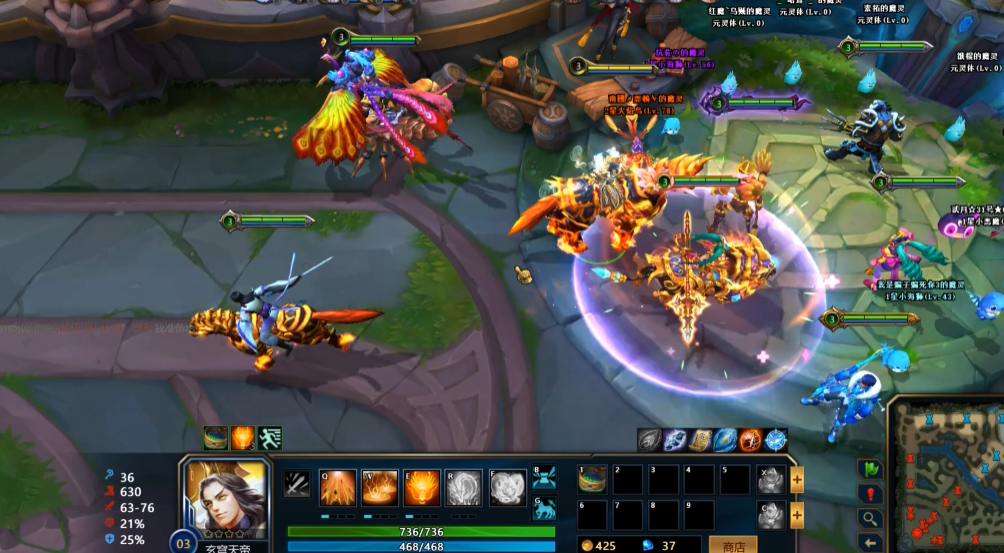Viewport: 1004px width, 553px height.
Task: Cast the W flame ground ability
Action: [x=380, y=488]
